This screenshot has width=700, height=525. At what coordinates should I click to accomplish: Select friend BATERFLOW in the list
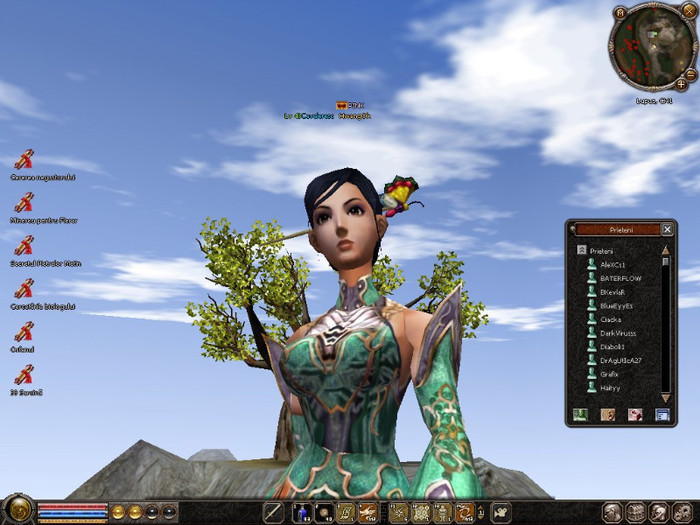(620, 278)
